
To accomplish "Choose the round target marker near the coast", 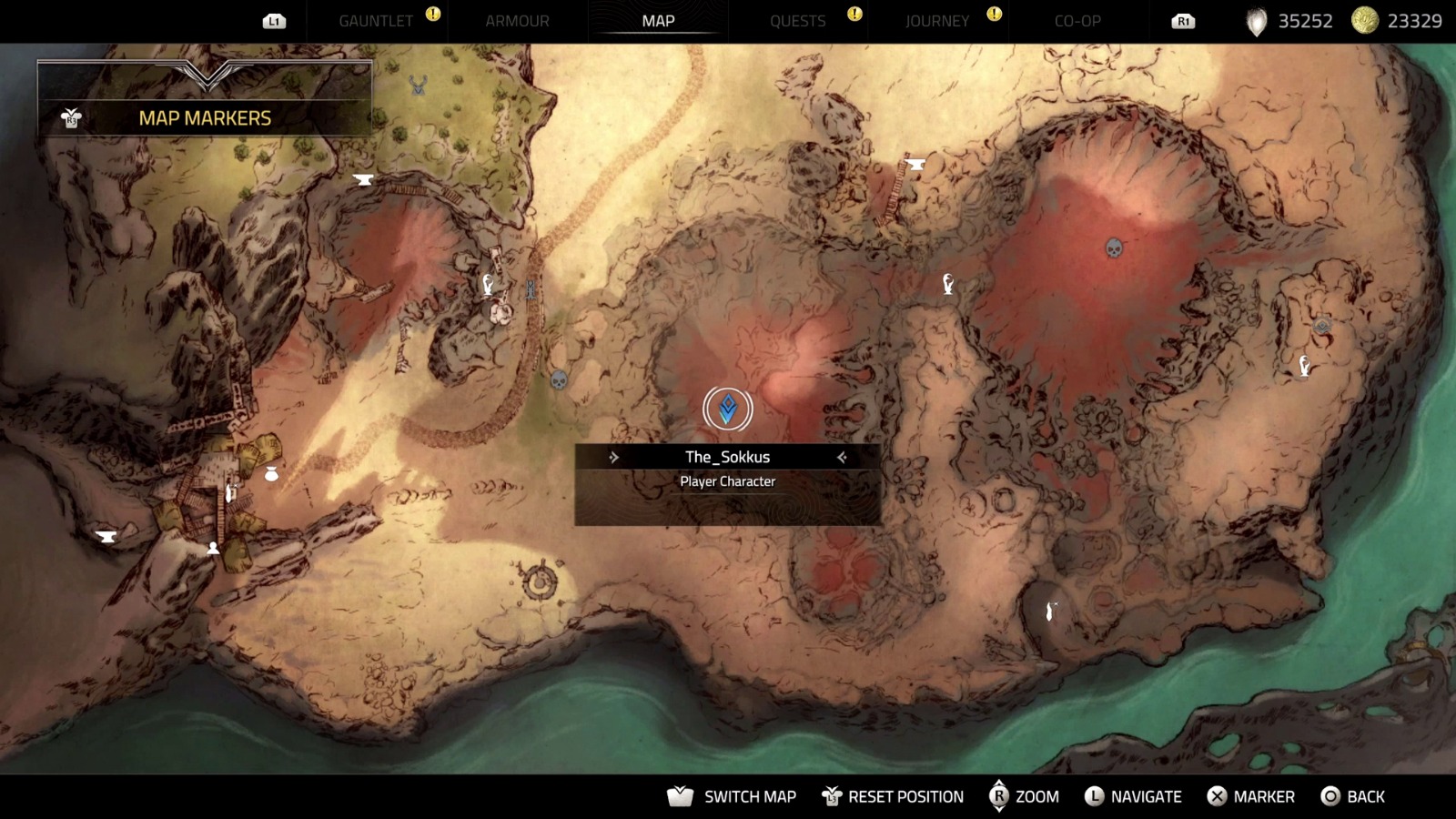I will click(x=540, y=581).
